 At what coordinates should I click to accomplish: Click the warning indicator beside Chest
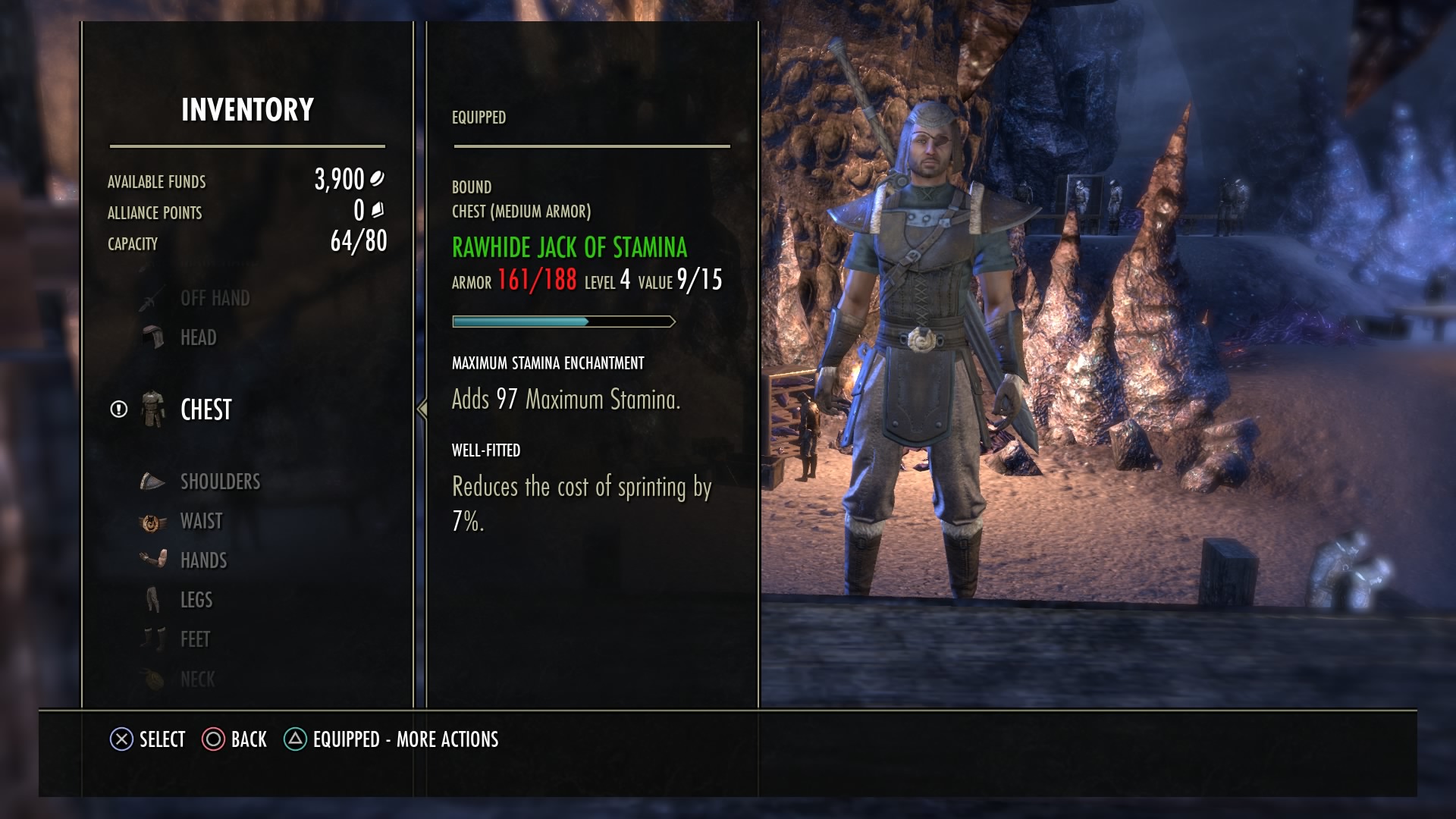[x=118, y=409]
